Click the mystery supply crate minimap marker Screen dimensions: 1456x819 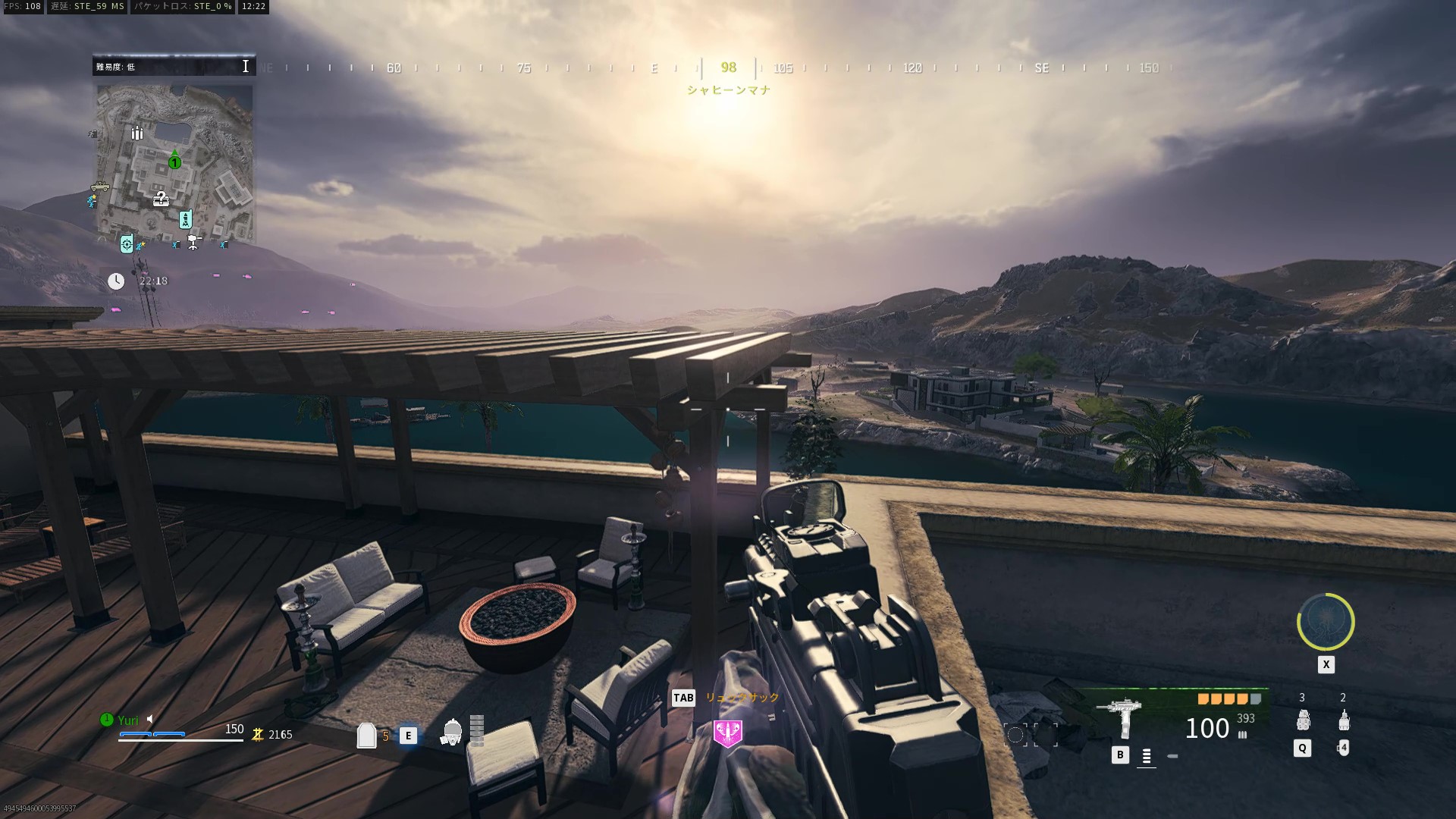[161, 199]
